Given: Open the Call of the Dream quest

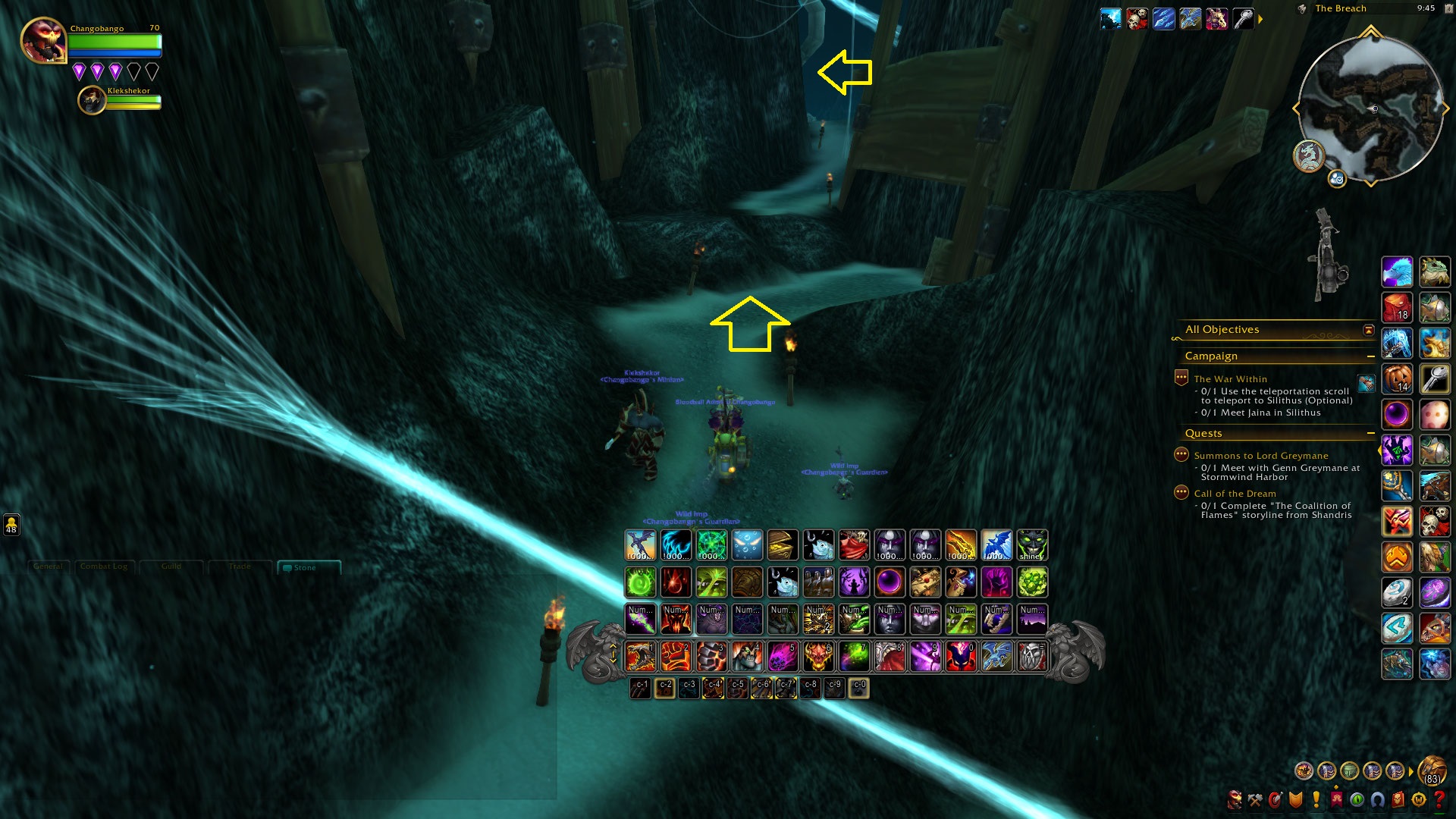Looking at the screenshot, I should click(x=1235, y=494).
